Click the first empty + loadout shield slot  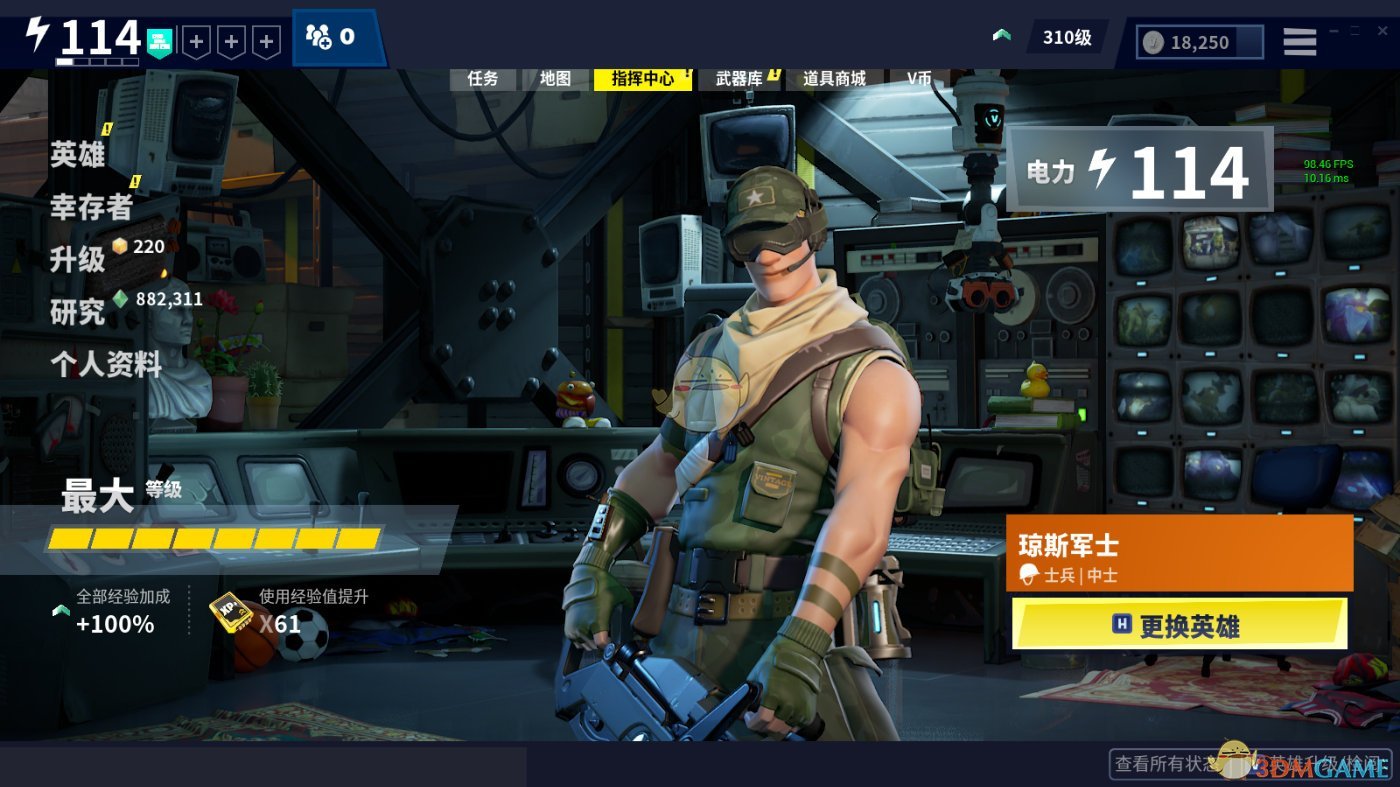[198, 41]
